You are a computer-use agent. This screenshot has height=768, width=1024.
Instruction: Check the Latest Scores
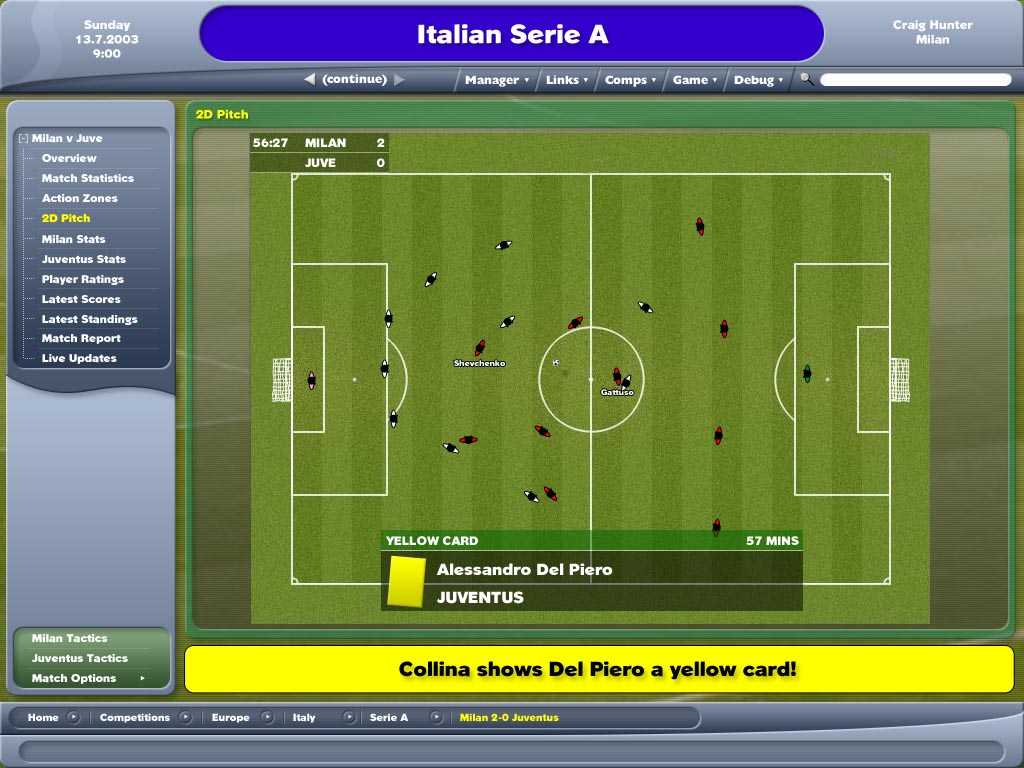pyautogui.click(x=81, y=299)
